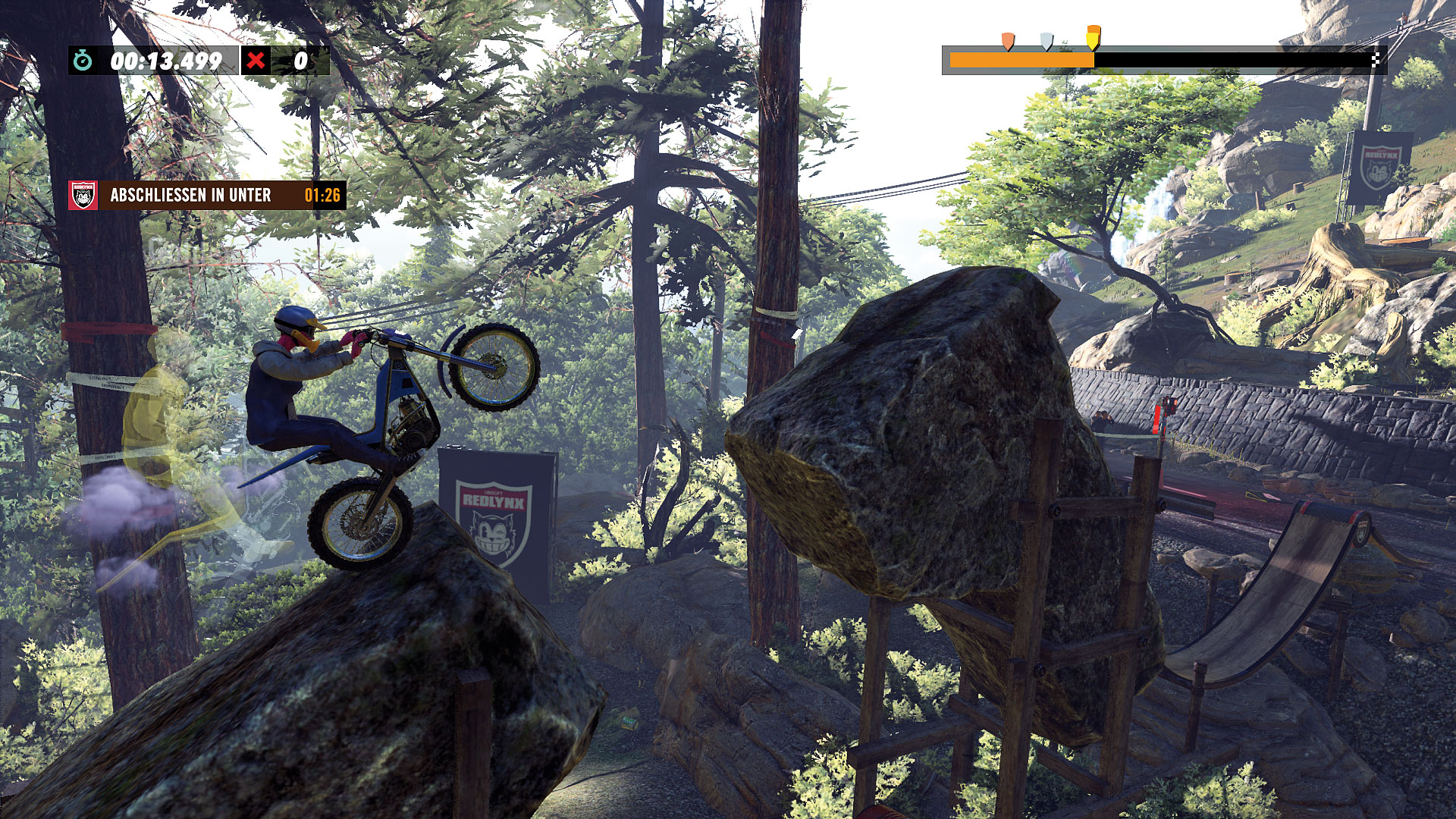Click the gold medal marker on the progress bar
Screen dimensions: 1456x819
1093,37
